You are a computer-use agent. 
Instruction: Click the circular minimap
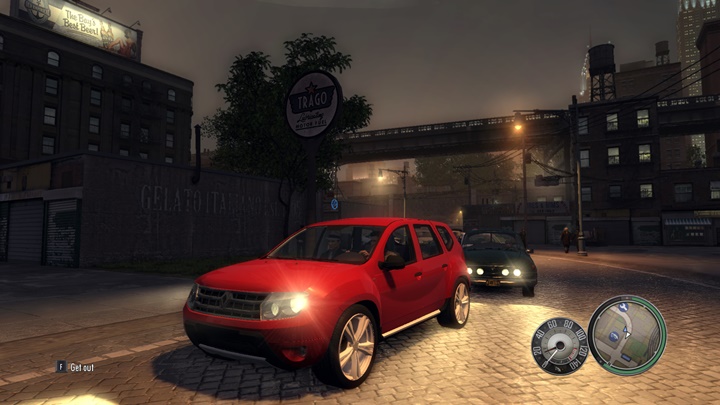[x=627, y=335]
